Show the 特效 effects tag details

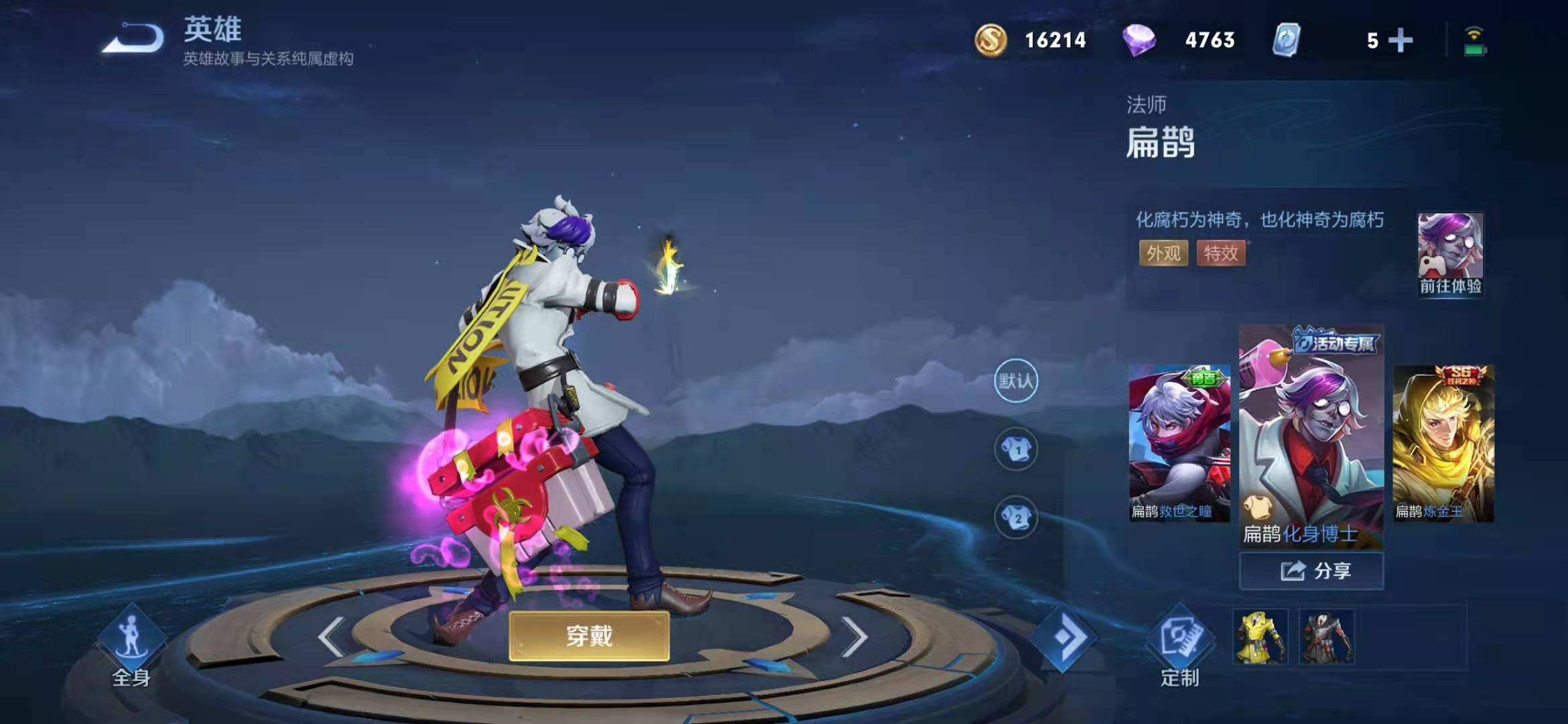pyautogui.click(x=1221, y=253)
